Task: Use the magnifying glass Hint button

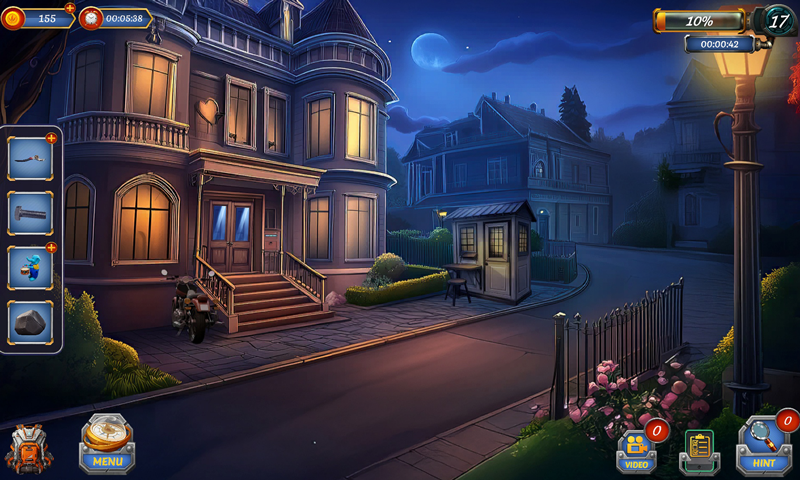Action: [x=764, y=445]
